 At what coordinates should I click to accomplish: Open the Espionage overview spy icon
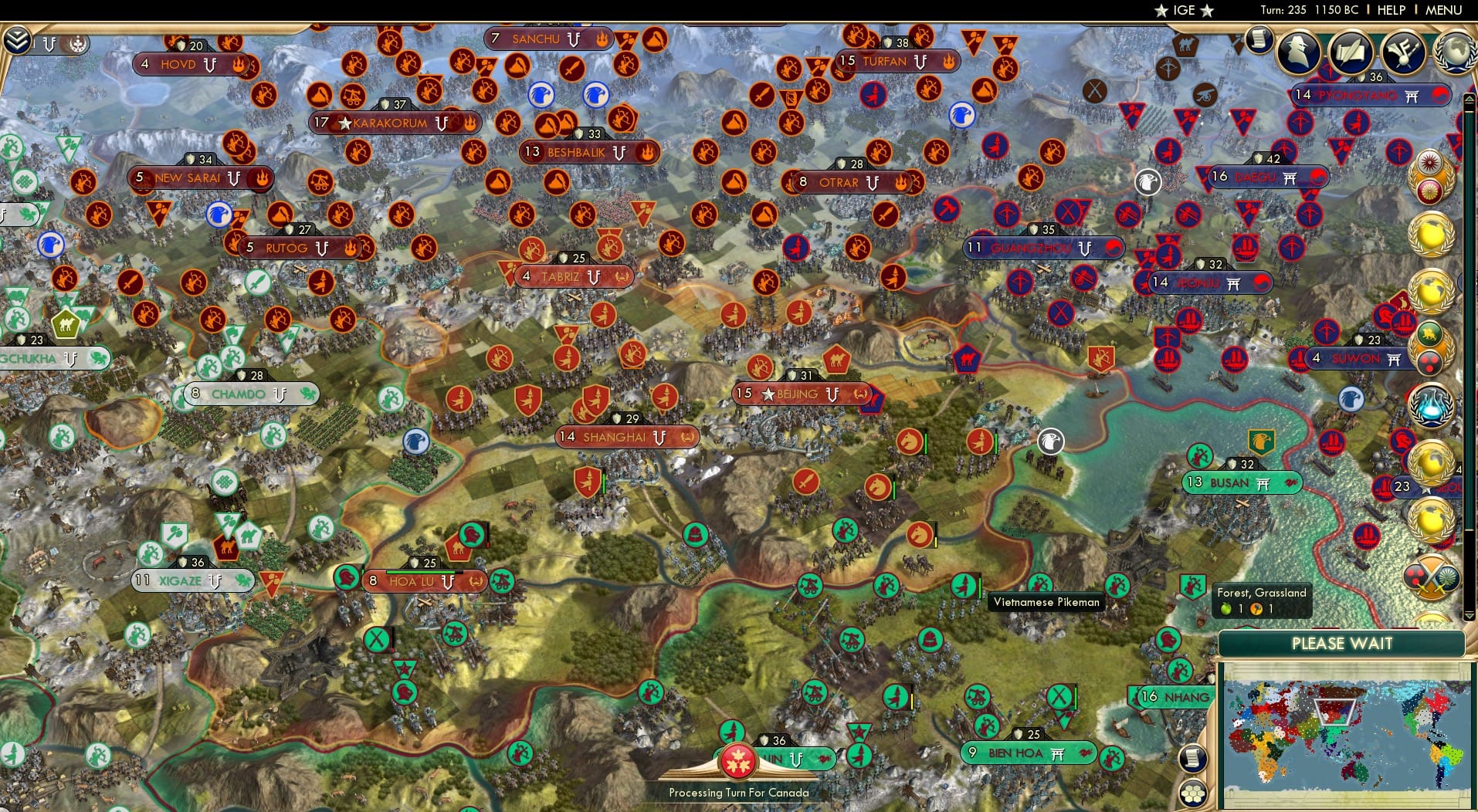(1297, 52)
